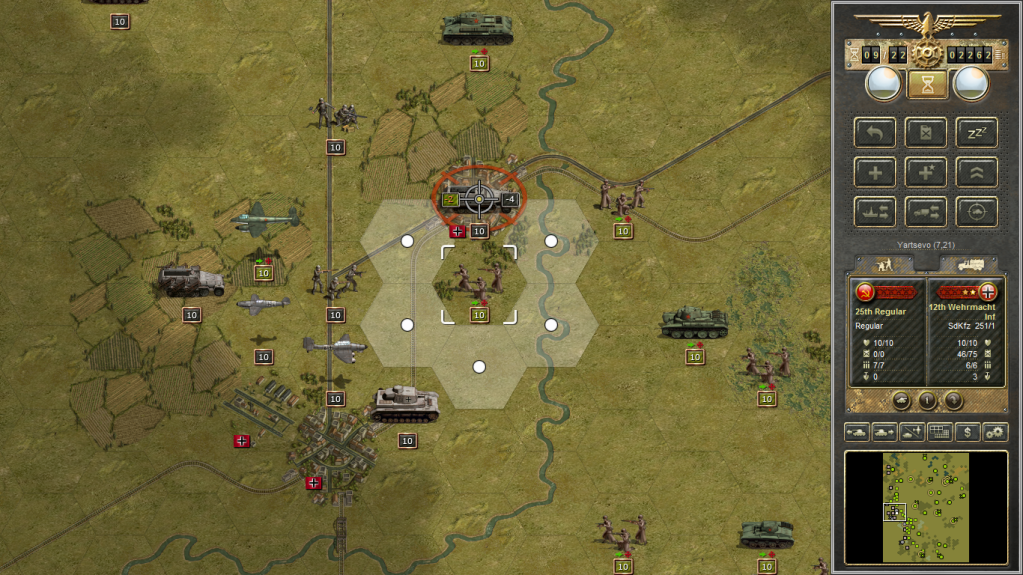Open the purchase screen with the dollar button
The width and height of the screenshot is (1023, 575).
[967, 432]
